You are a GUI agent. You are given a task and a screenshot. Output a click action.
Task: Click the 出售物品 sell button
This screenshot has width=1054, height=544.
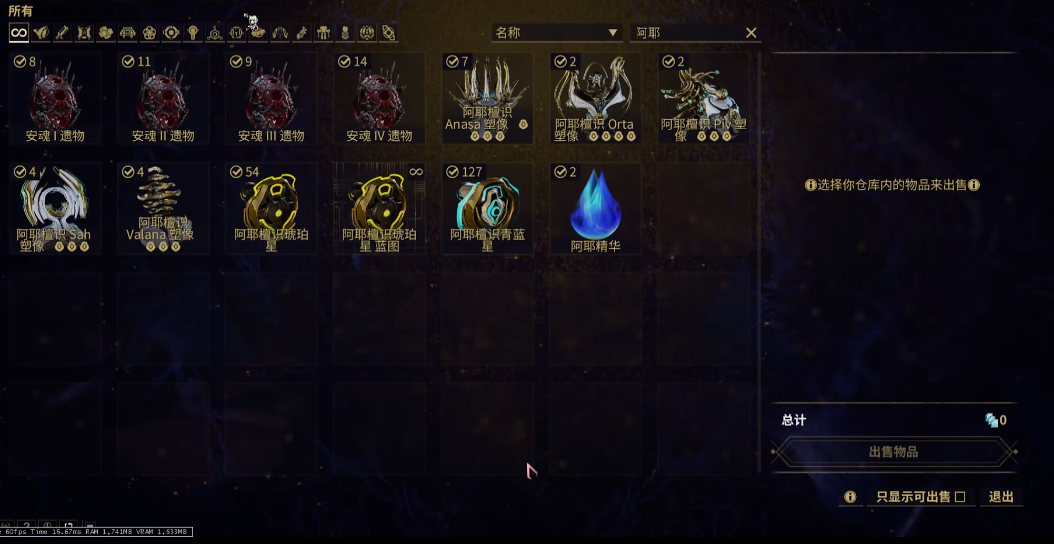click(893, 452)
